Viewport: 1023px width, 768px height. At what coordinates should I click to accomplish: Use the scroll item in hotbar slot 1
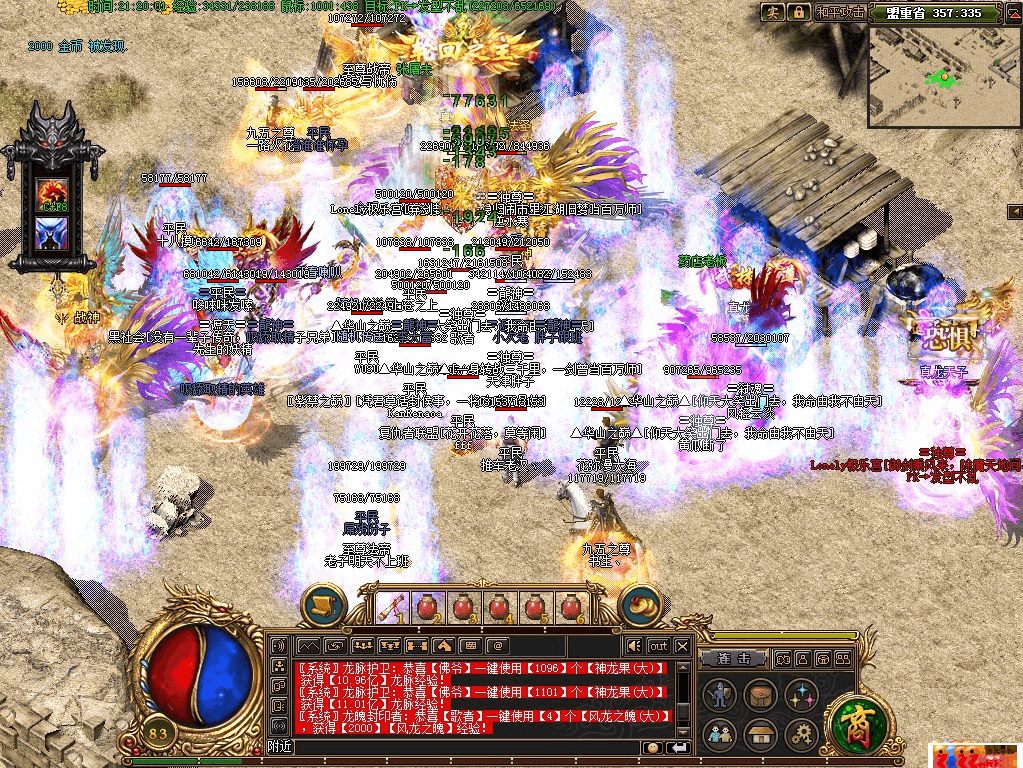(390, 607)
